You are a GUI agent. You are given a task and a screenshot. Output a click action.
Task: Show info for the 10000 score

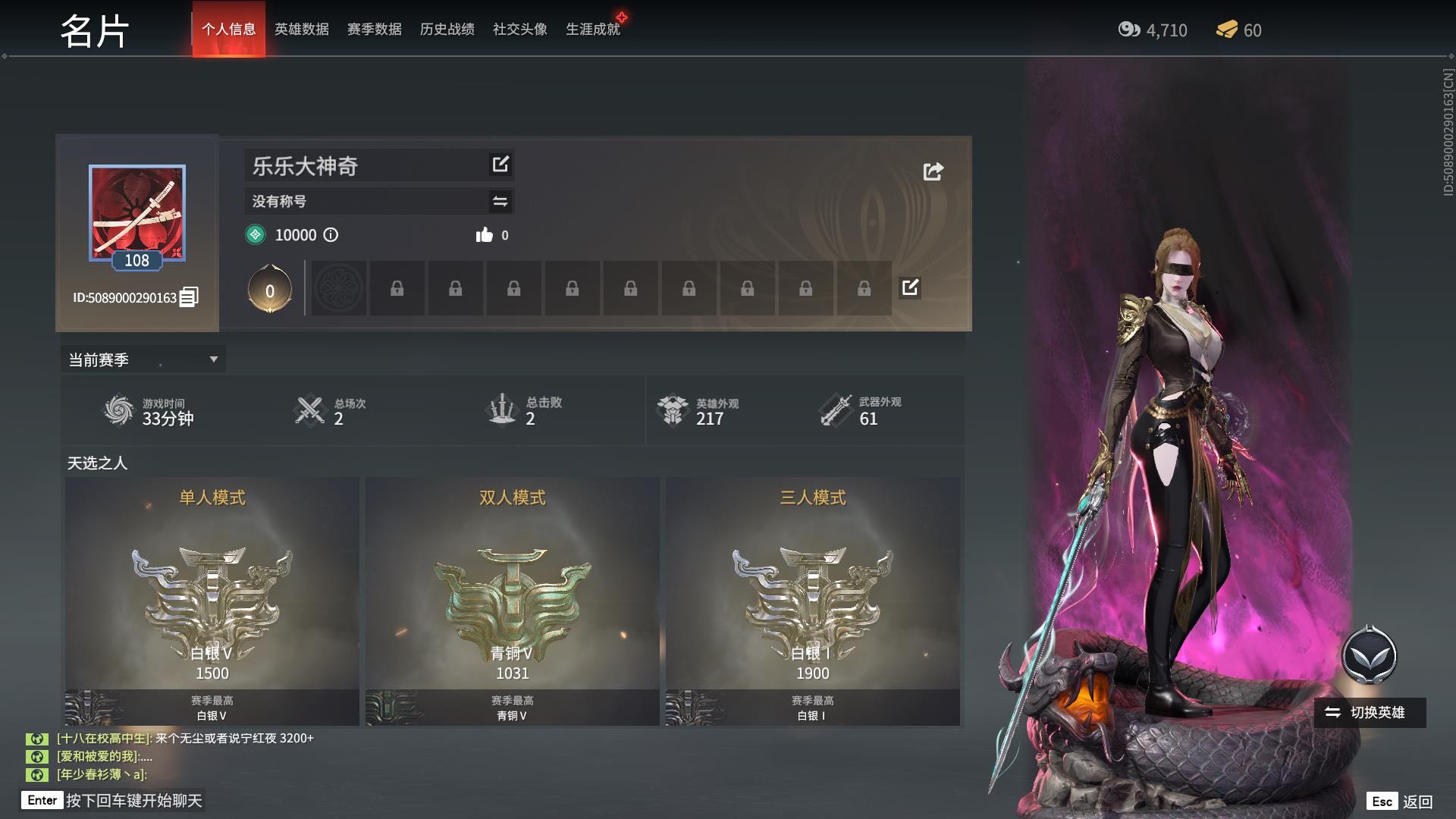point(331,235)
